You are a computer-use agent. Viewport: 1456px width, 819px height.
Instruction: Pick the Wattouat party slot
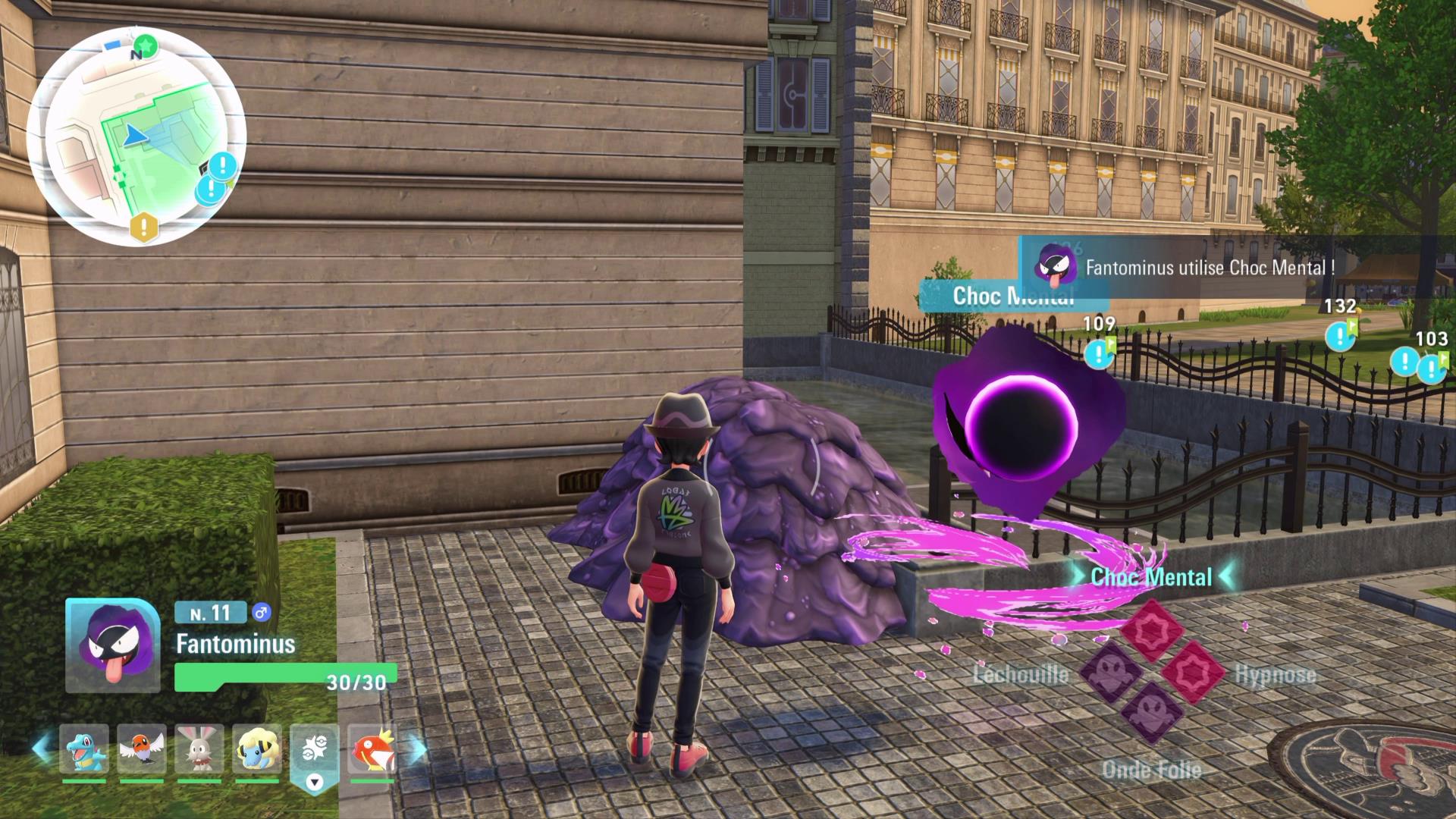coord(257,748)
